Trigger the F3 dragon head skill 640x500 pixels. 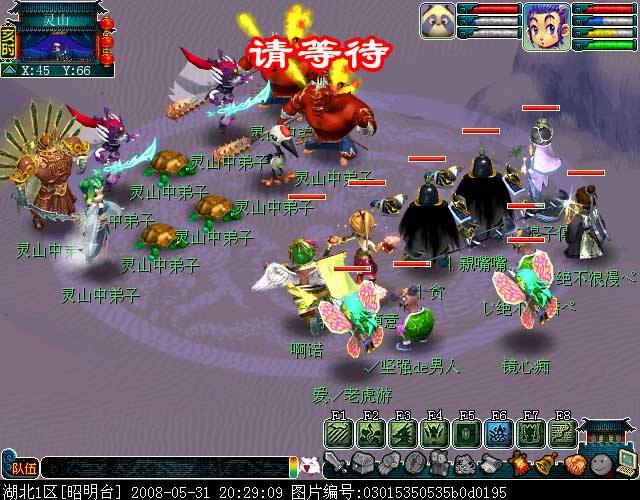(402, 433)
